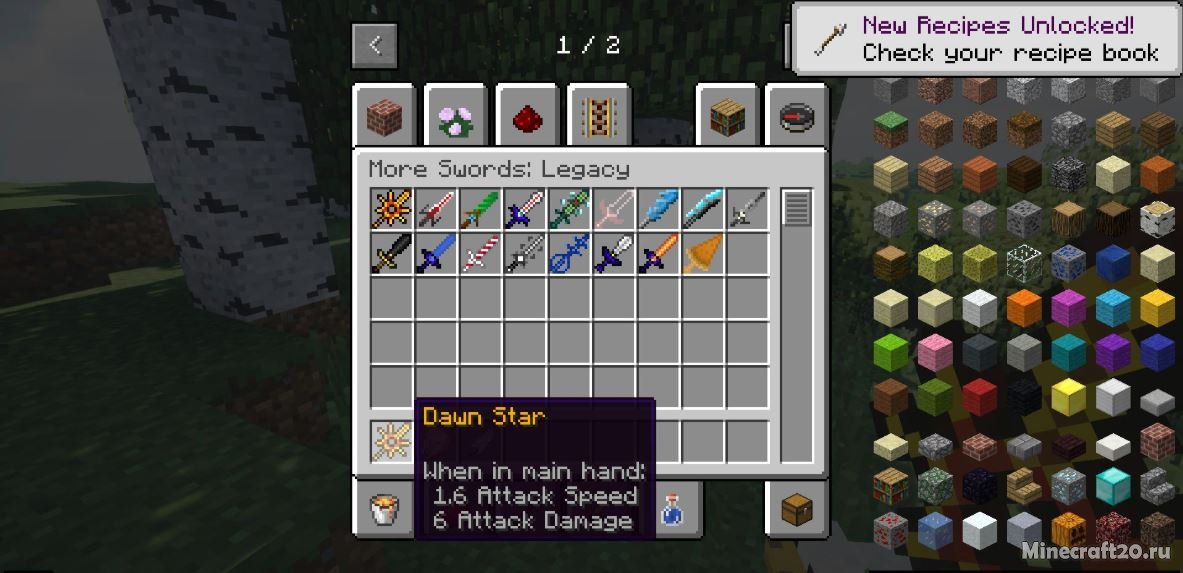Screen dimensions: 1183x573
Task: Open the brick Building Blocks tab
Action: [x=382, y=116]
